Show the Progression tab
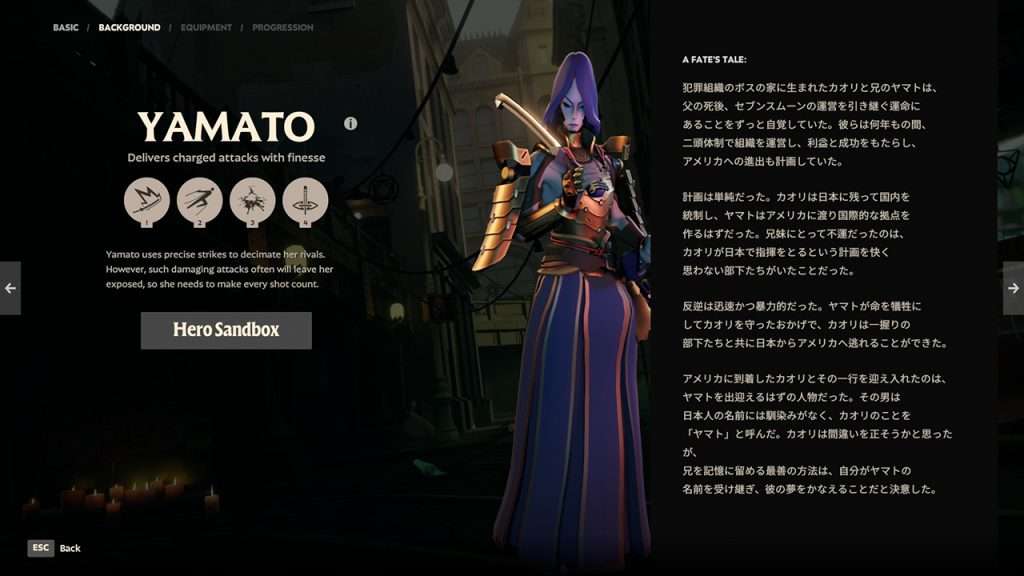1024x576 pixels. pyautogui.click(x=282, y=28)
